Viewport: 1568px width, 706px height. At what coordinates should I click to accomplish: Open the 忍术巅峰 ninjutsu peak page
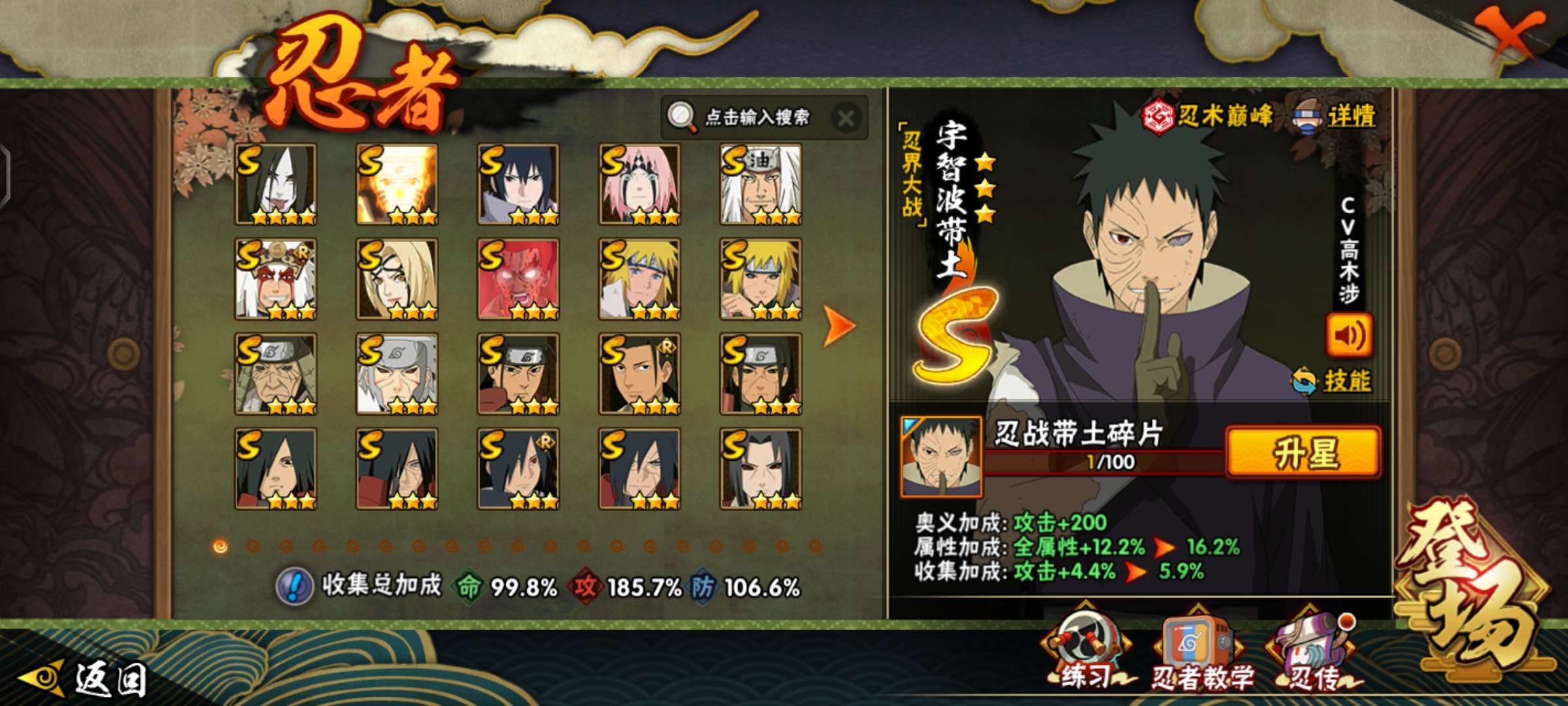click(x=1209, y=116)
